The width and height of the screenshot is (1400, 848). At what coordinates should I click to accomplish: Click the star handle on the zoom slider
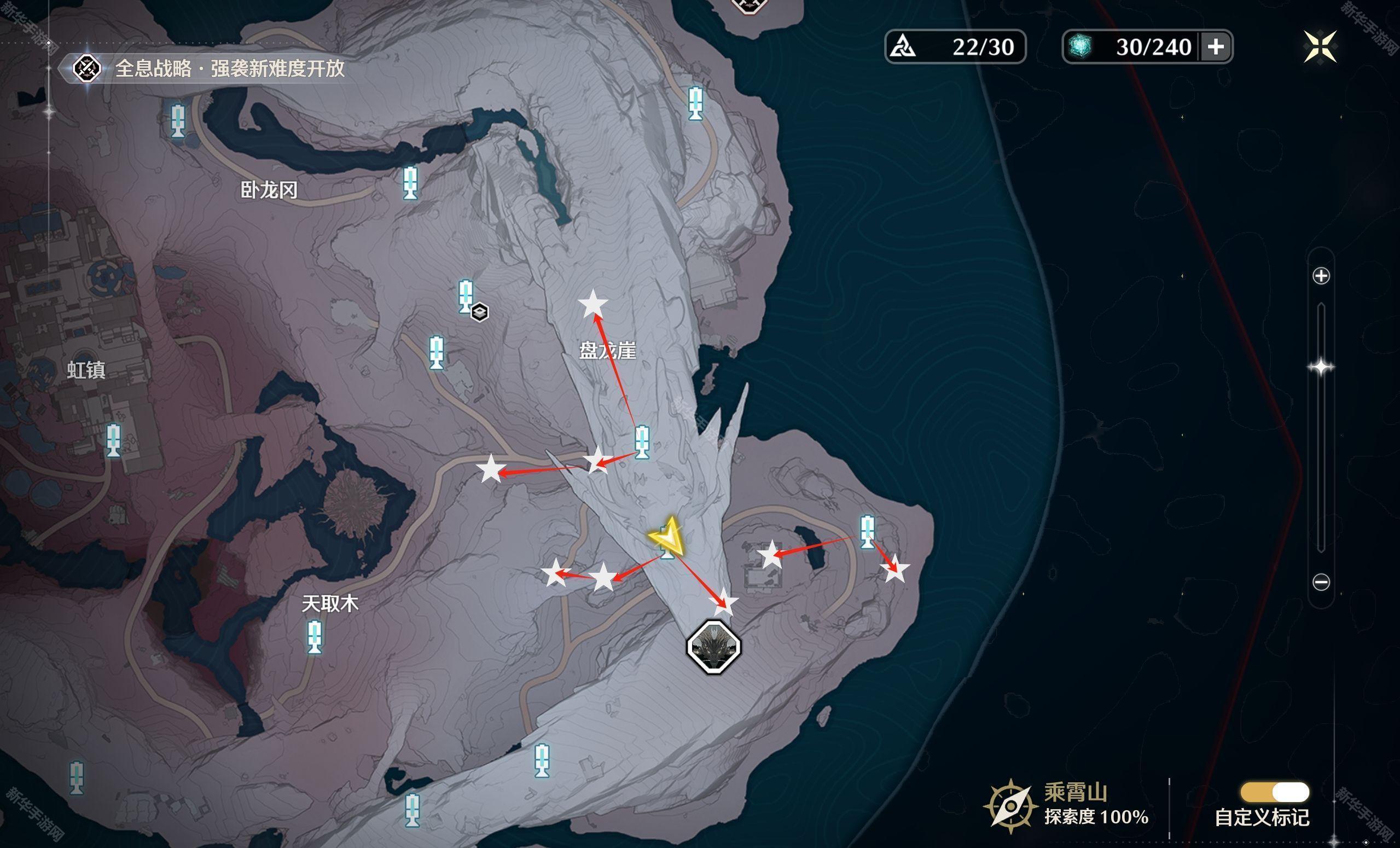[1321, 367]
